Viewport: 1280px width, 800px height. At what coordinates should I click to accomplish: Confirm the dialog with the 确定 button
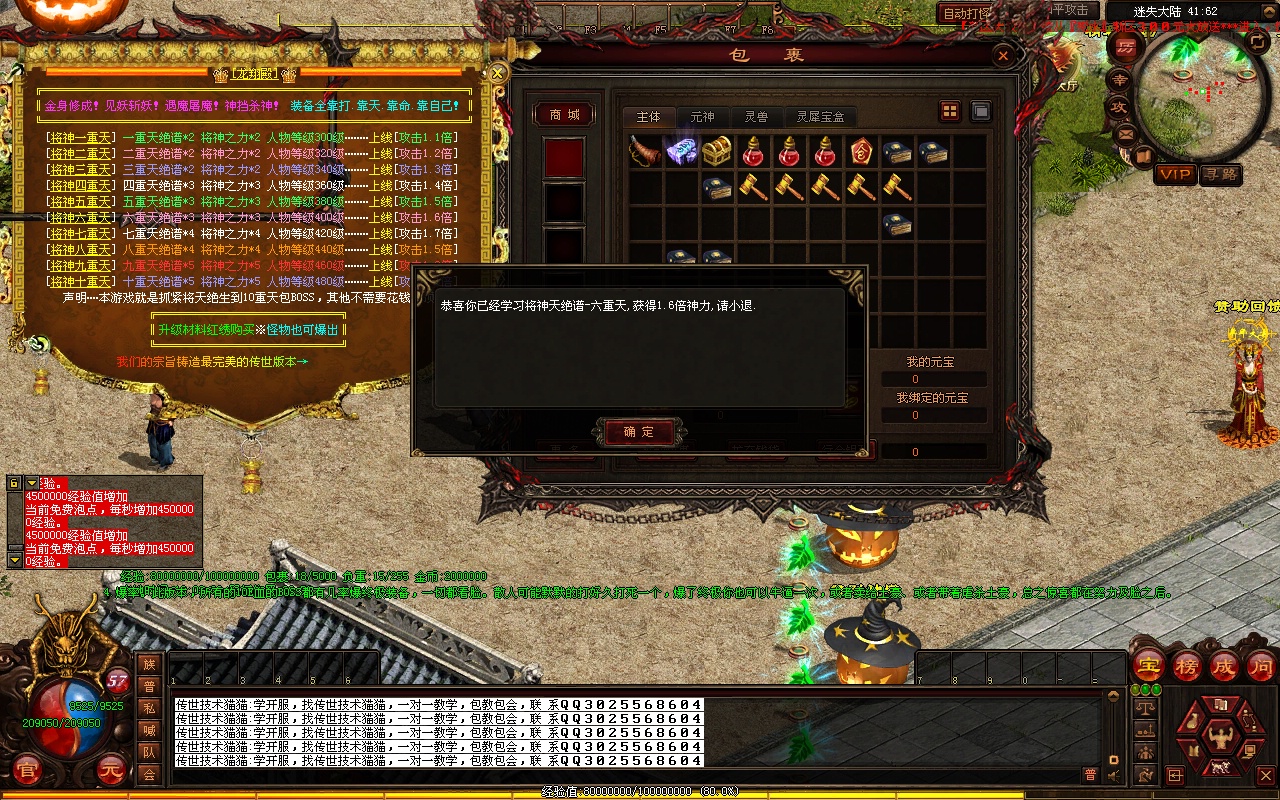click(x=639, y=432)
